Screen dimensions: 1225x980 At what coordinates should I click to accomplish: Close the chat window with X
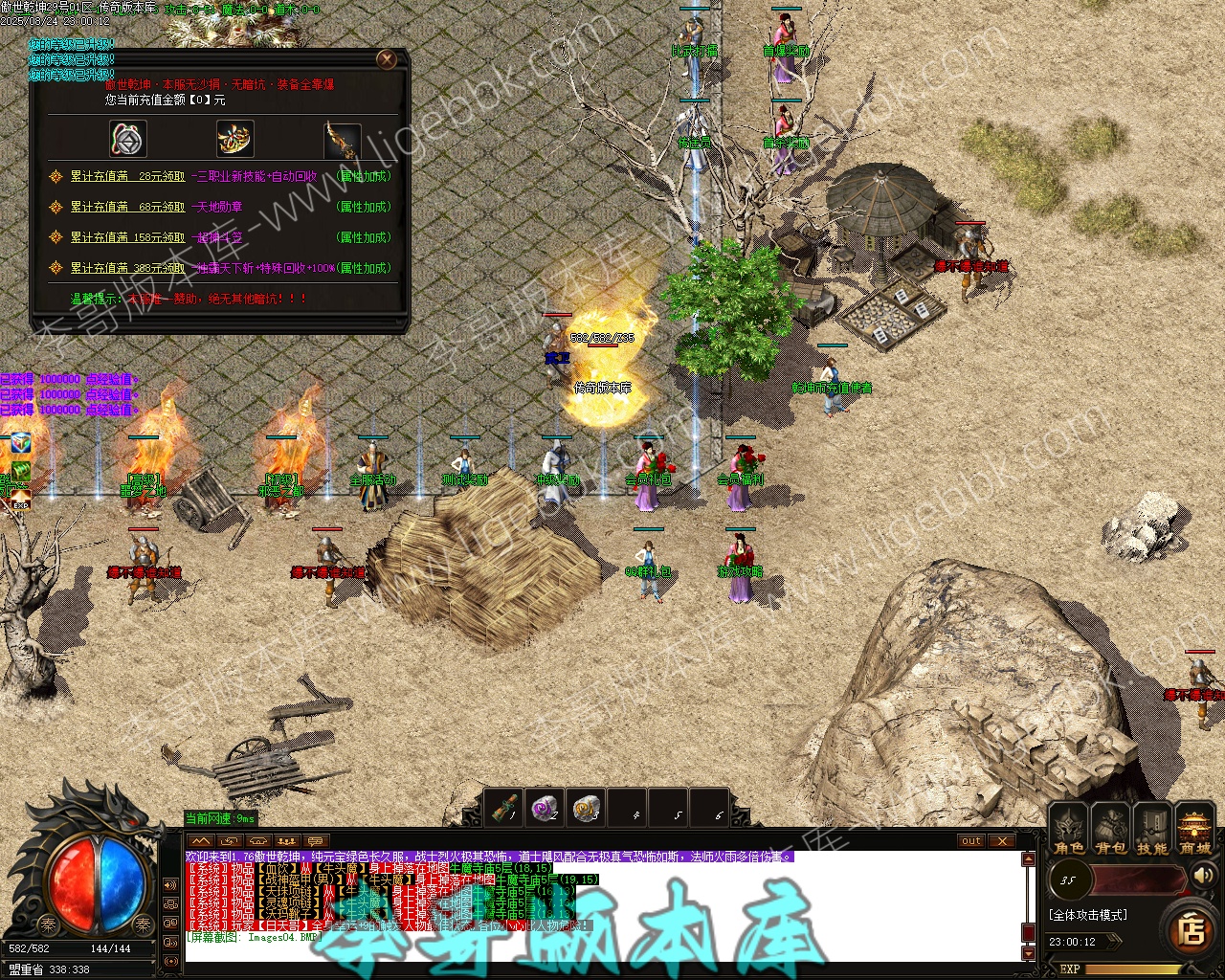[1001, 841]
